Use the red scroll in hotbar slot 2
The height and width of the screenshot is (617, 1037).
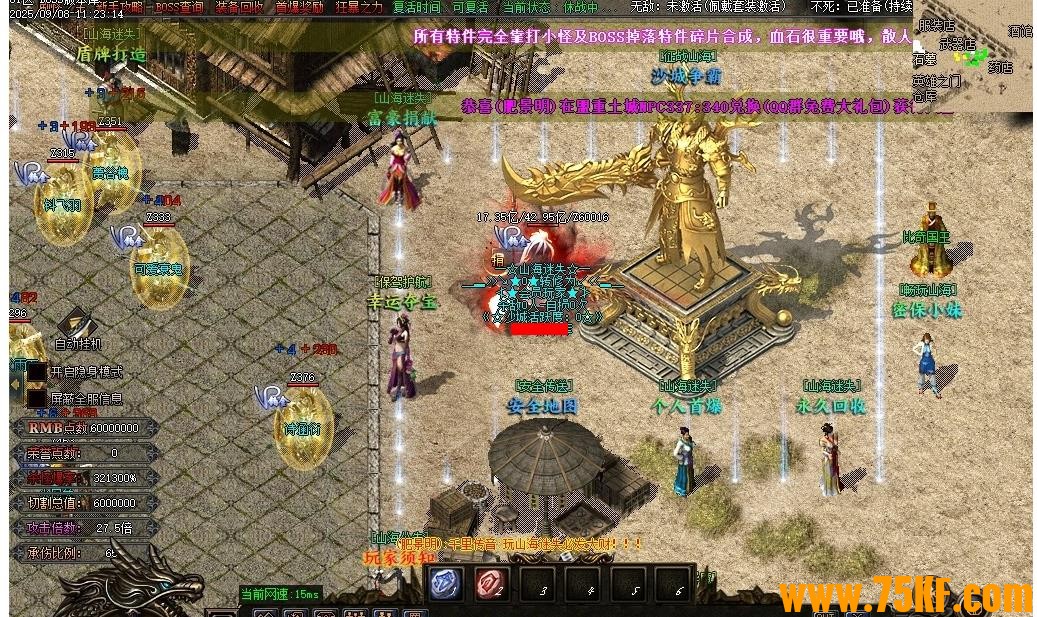click(490, 584)
